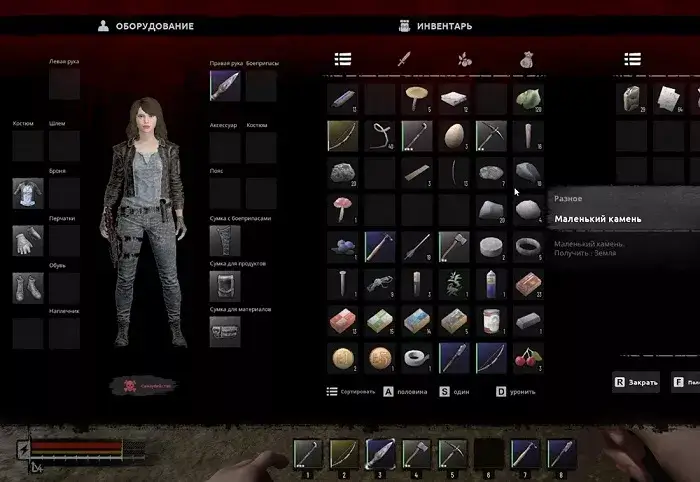Click the hatchet slot in the inventory
Screen dimensions: 700x482
454,245
